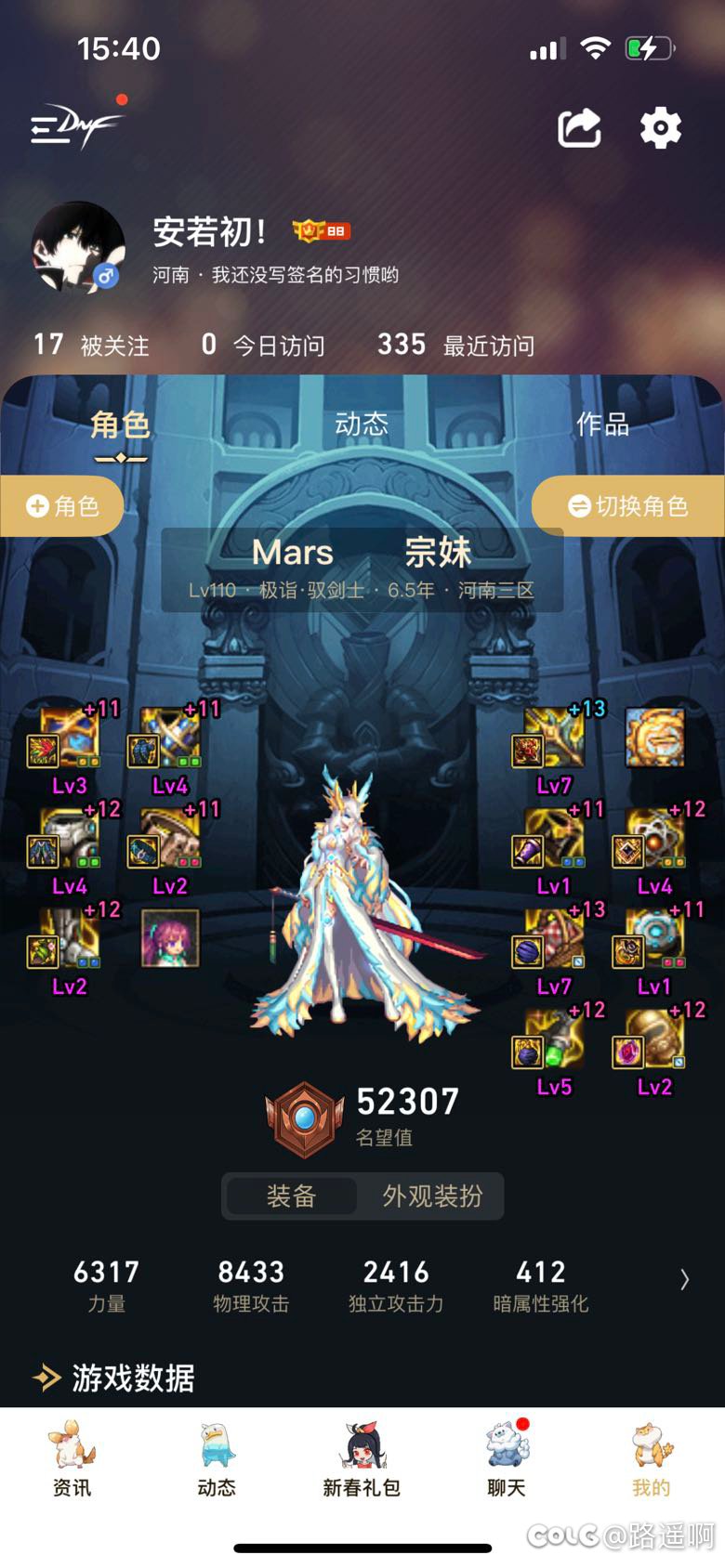Select the 角色 tab
This screenshot has height=1568, width=725.
(120, 426)
